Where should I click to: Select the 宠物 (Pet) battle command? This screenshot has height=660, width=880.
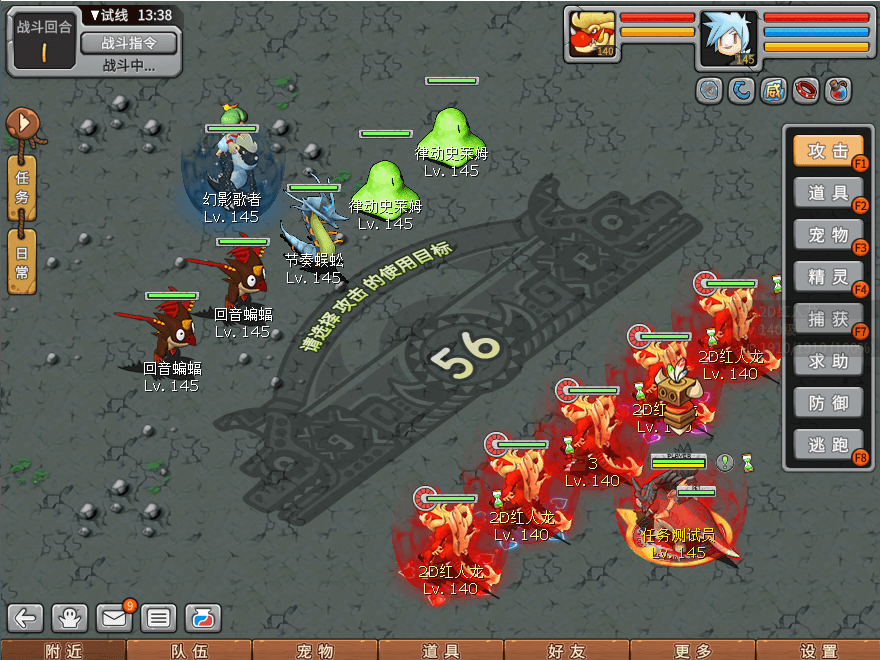point(828,235)
